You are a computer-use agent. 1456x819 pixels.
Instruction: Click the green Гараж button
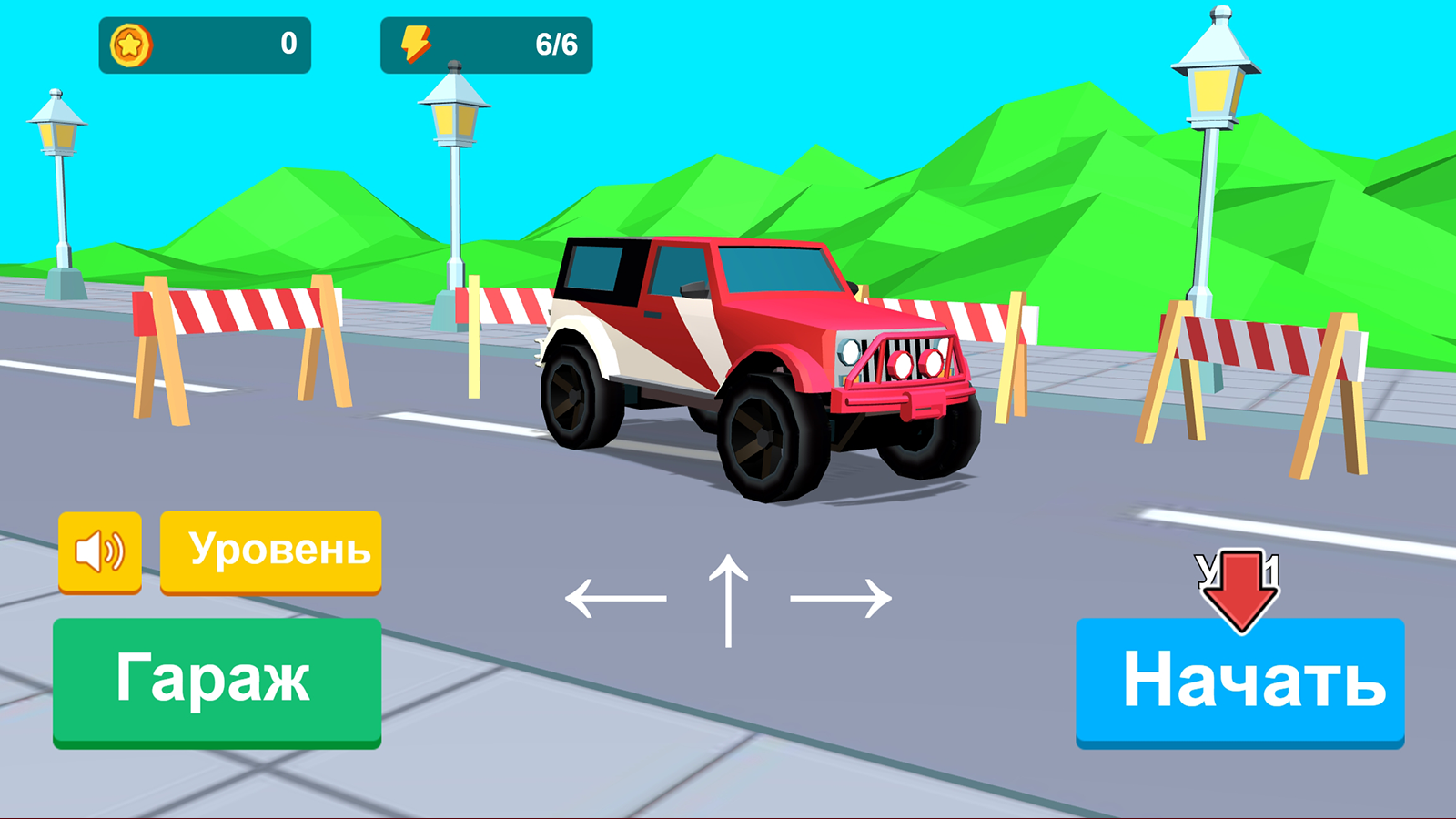(x=217, y=679)
